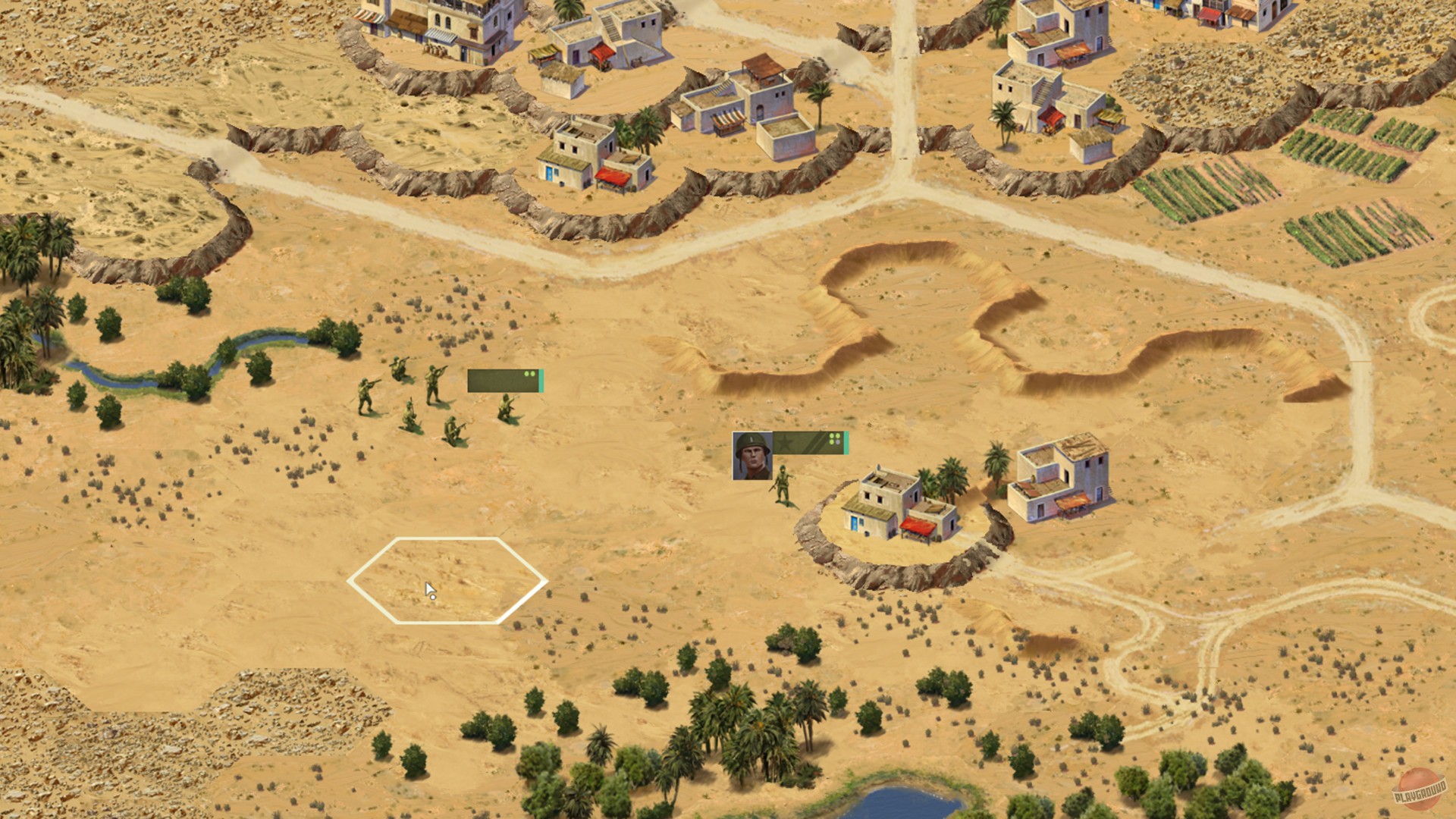The height and width of the screenshot is (819, 1456).
Task: Toggle the grey status dot on commander's banner
Action: [839, 444]
